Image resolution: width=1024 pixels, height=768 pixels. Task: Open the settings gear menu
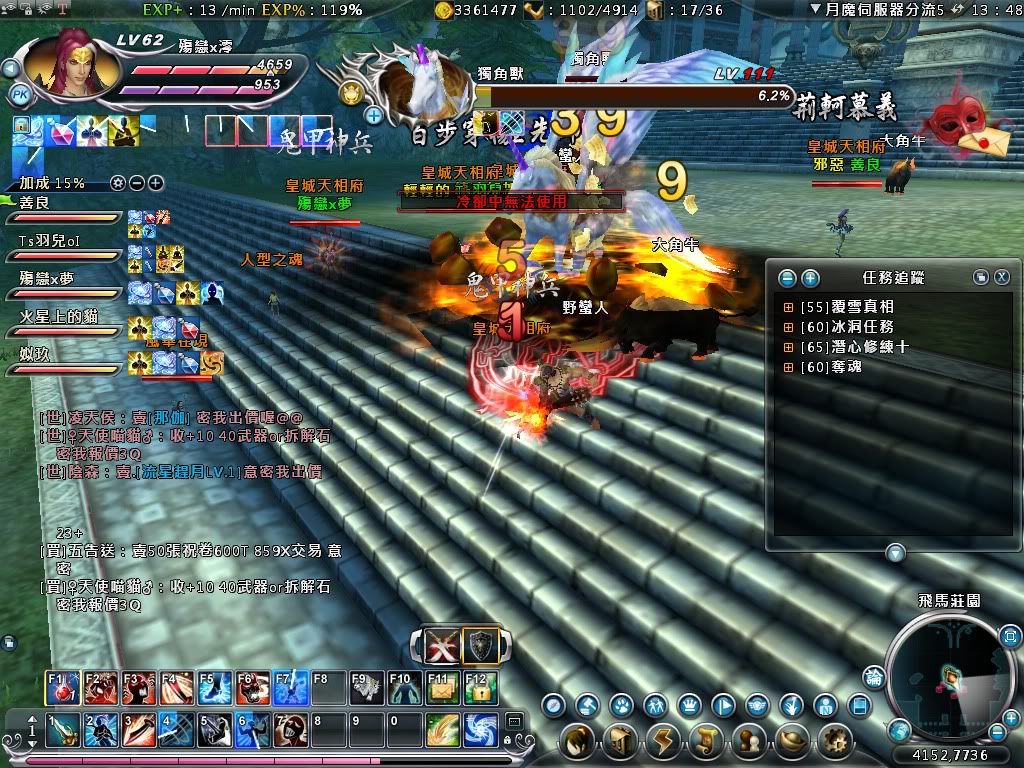click(834, 742)
